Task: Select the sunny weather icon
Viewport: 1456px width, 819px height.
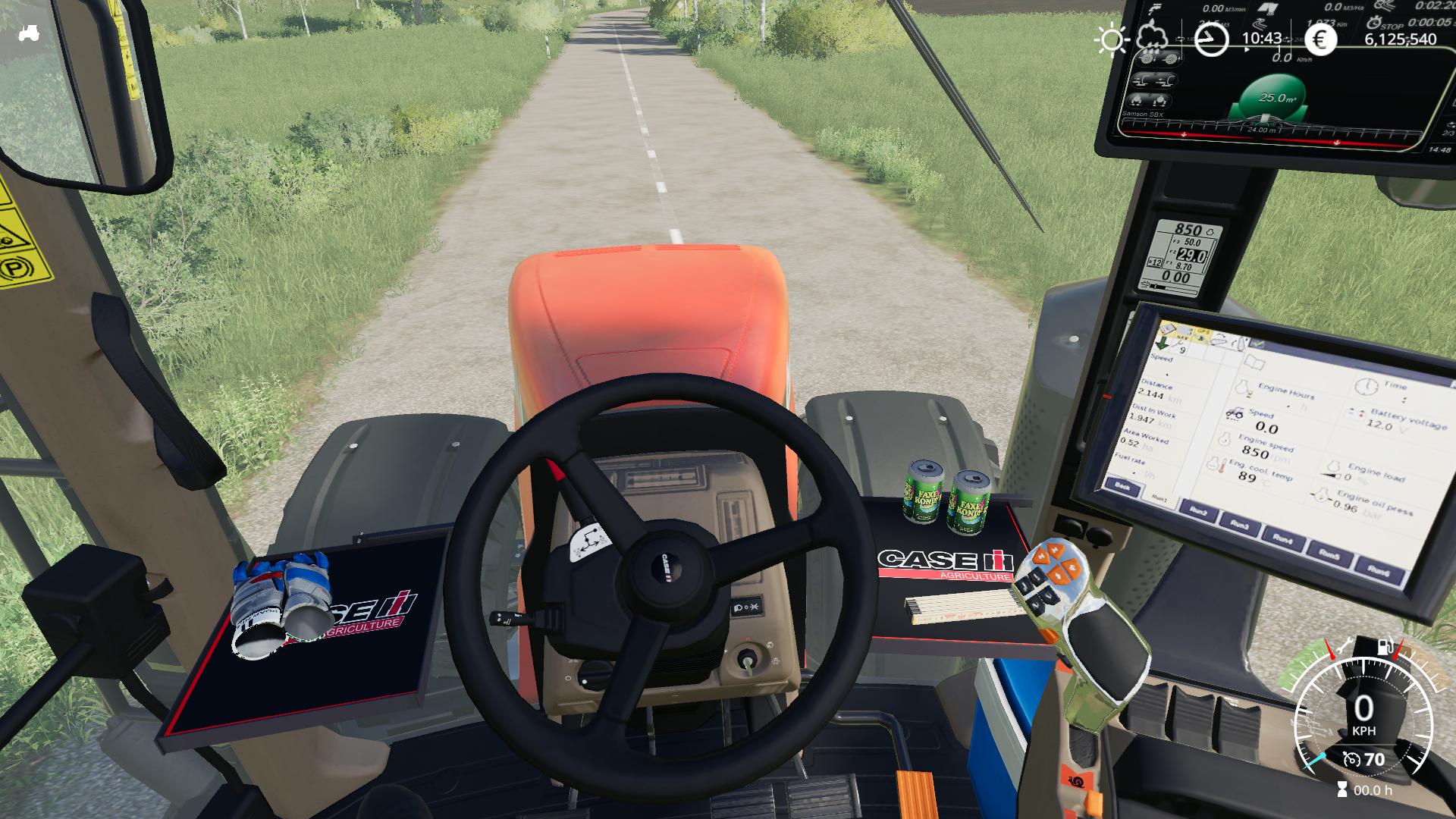Action: (x=1112, y=39)
